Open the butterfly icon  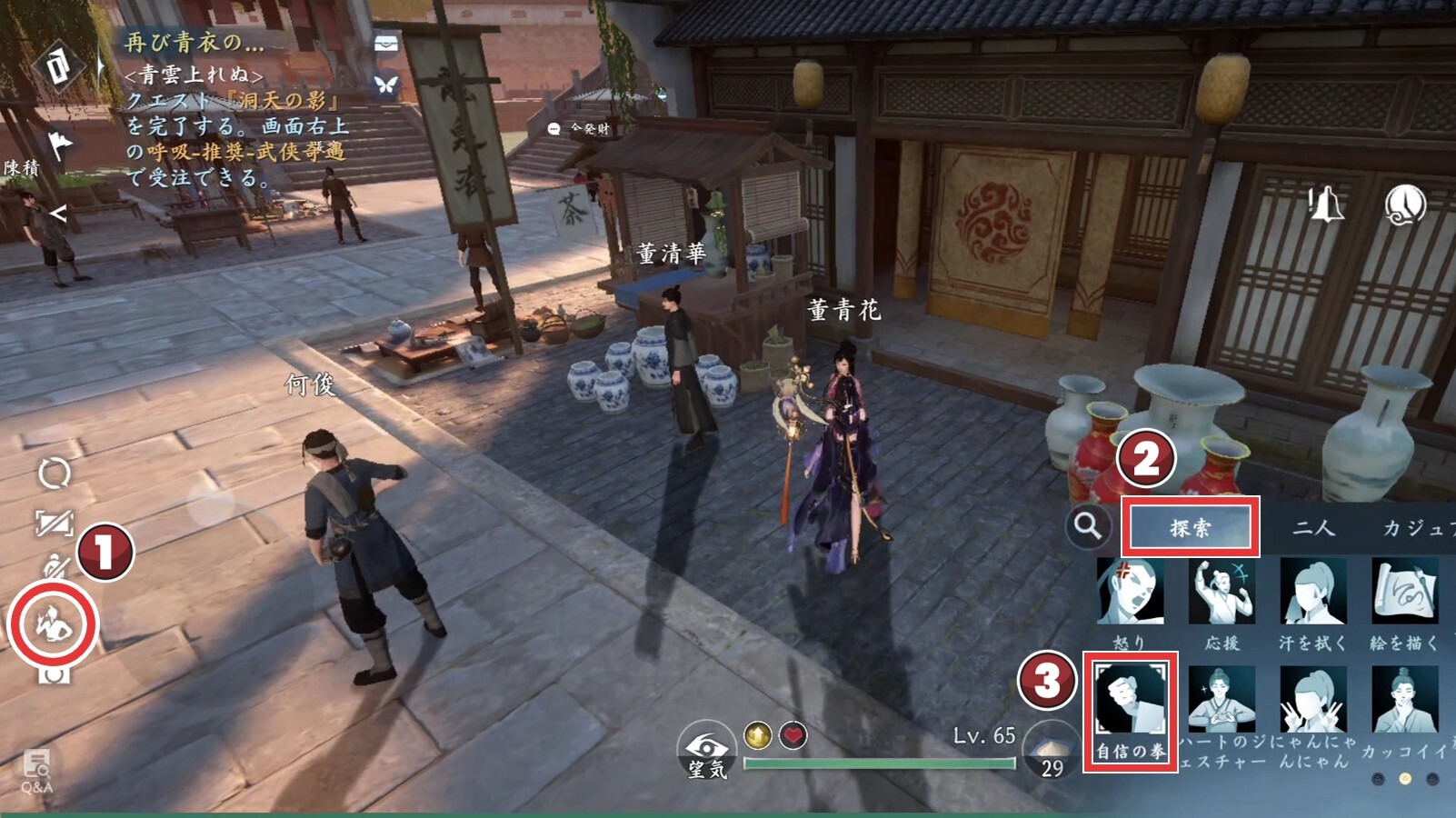pos(386,85)
